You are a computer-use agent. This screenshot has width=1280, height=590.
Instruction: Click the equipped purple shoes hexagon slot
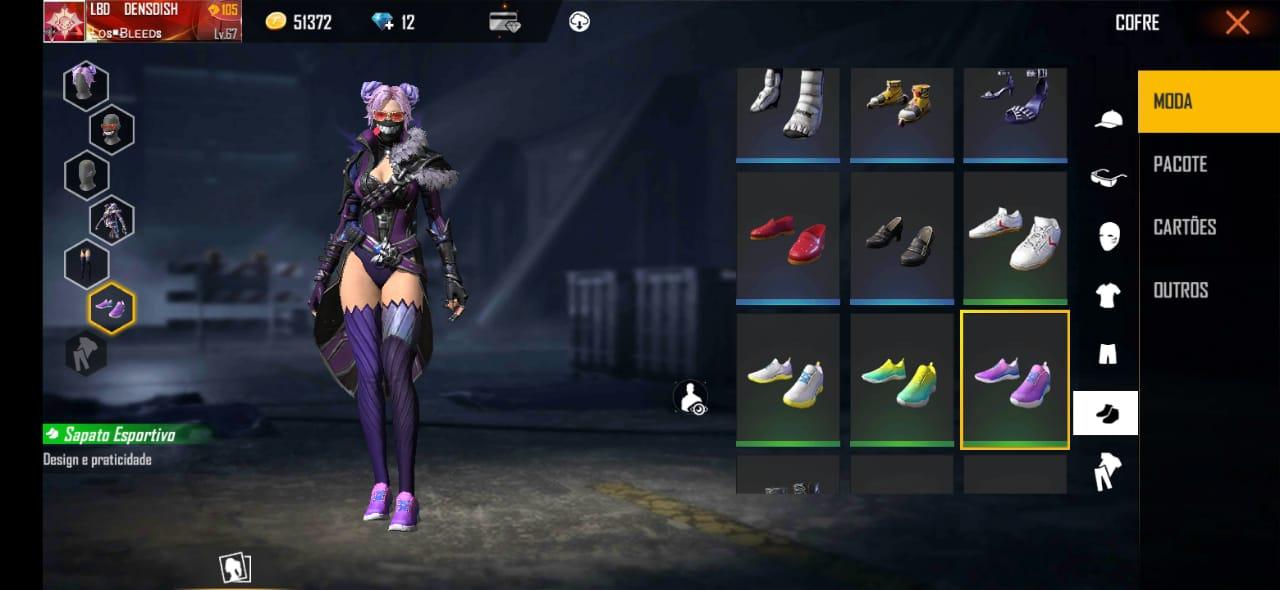[111, 307]
